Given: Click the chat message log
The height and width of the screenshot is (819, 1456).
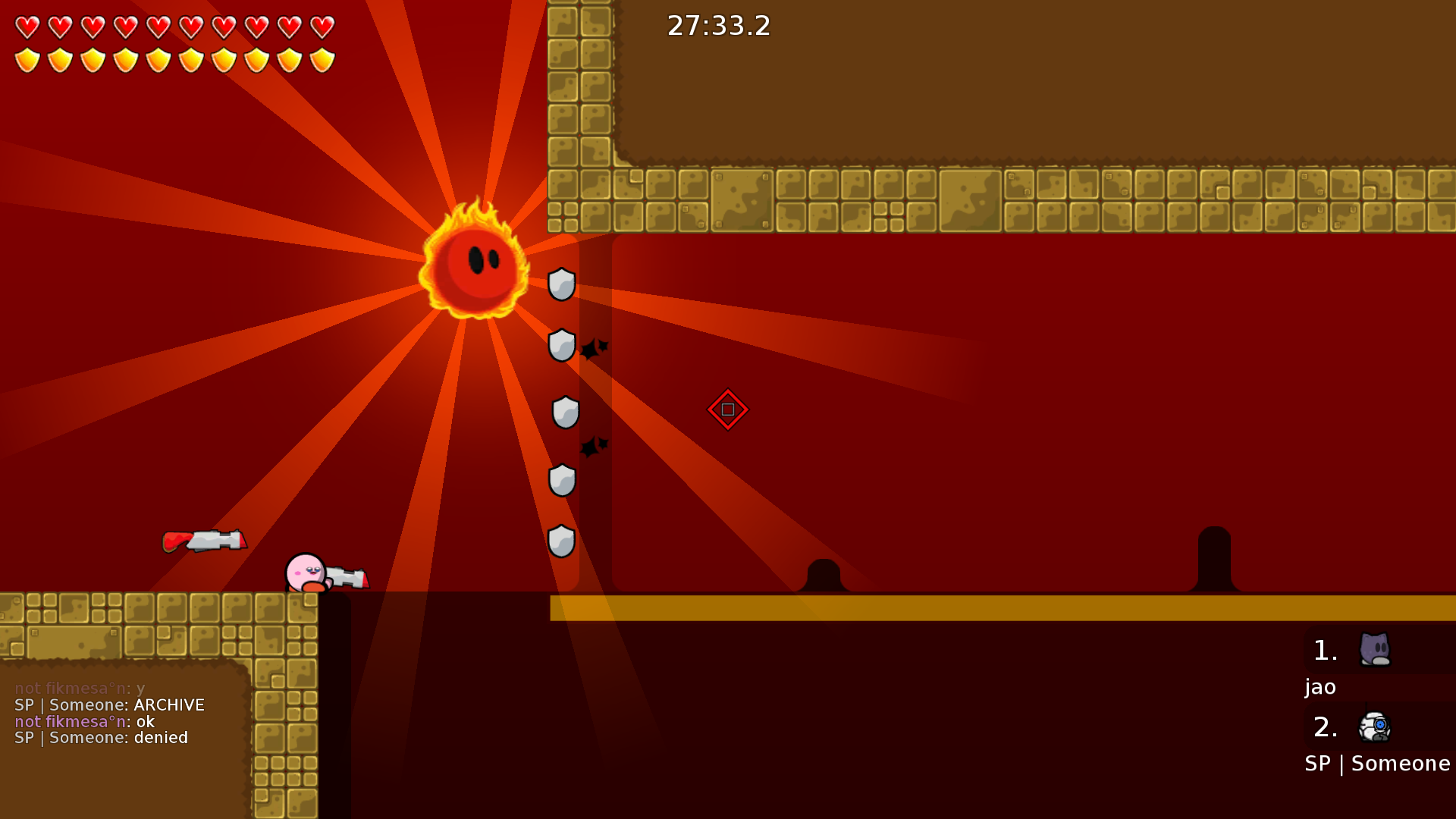Looking at the screenshot, I should point(110,714).
